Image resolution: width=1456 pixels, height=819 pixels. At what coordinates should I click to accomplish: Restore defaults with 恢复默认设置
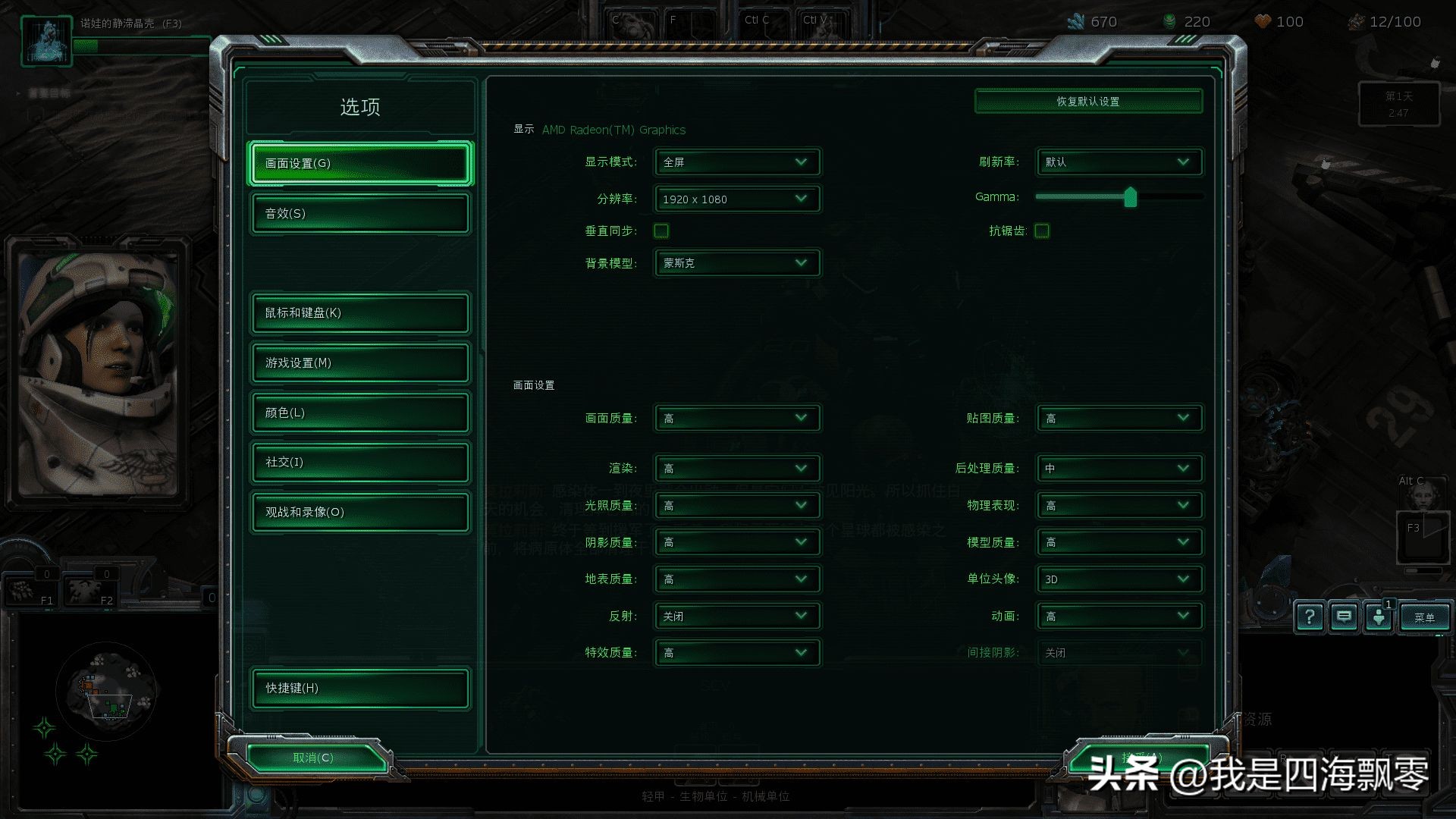click(x=1088, y=102)
